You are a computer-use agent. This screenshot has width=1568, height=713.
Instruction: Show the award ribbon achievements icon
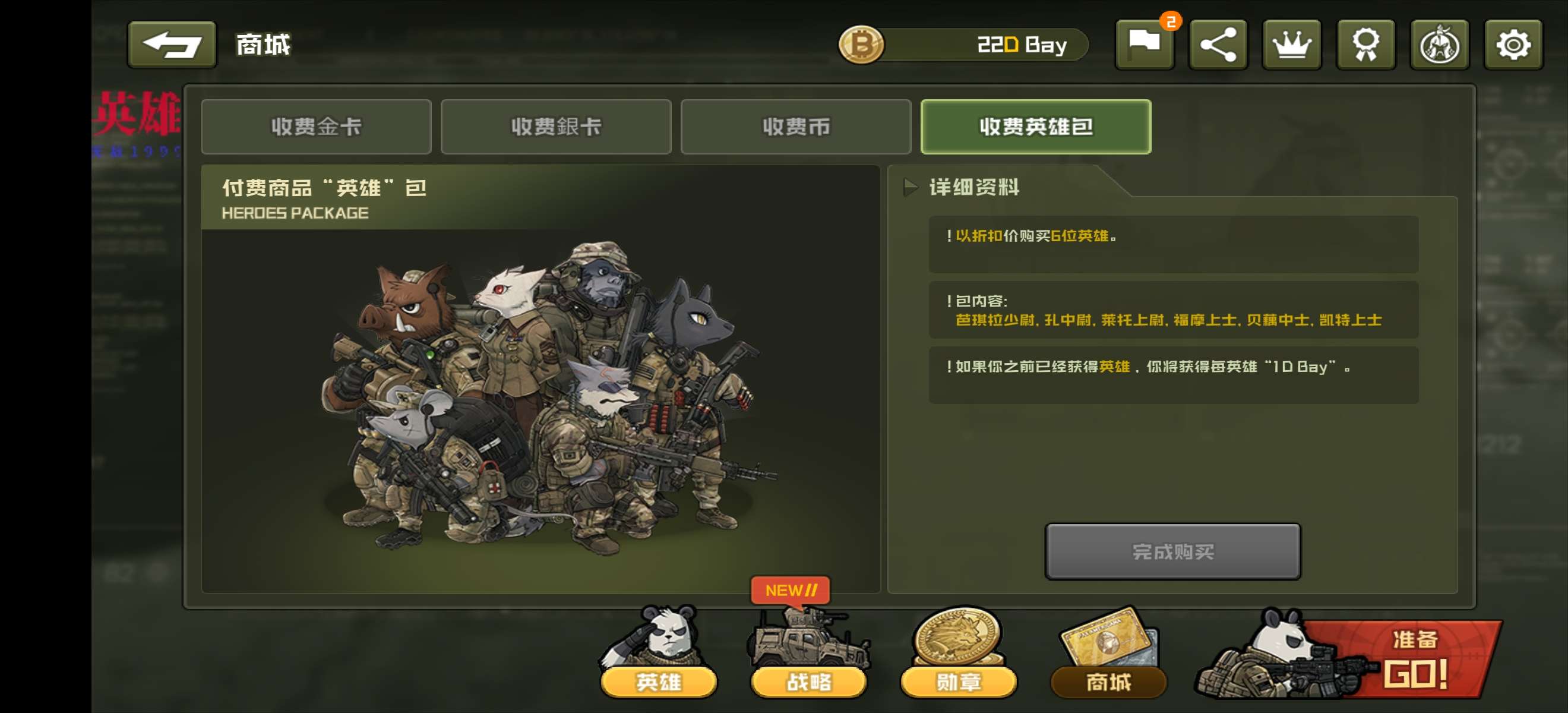click(x=1365, y=45)
